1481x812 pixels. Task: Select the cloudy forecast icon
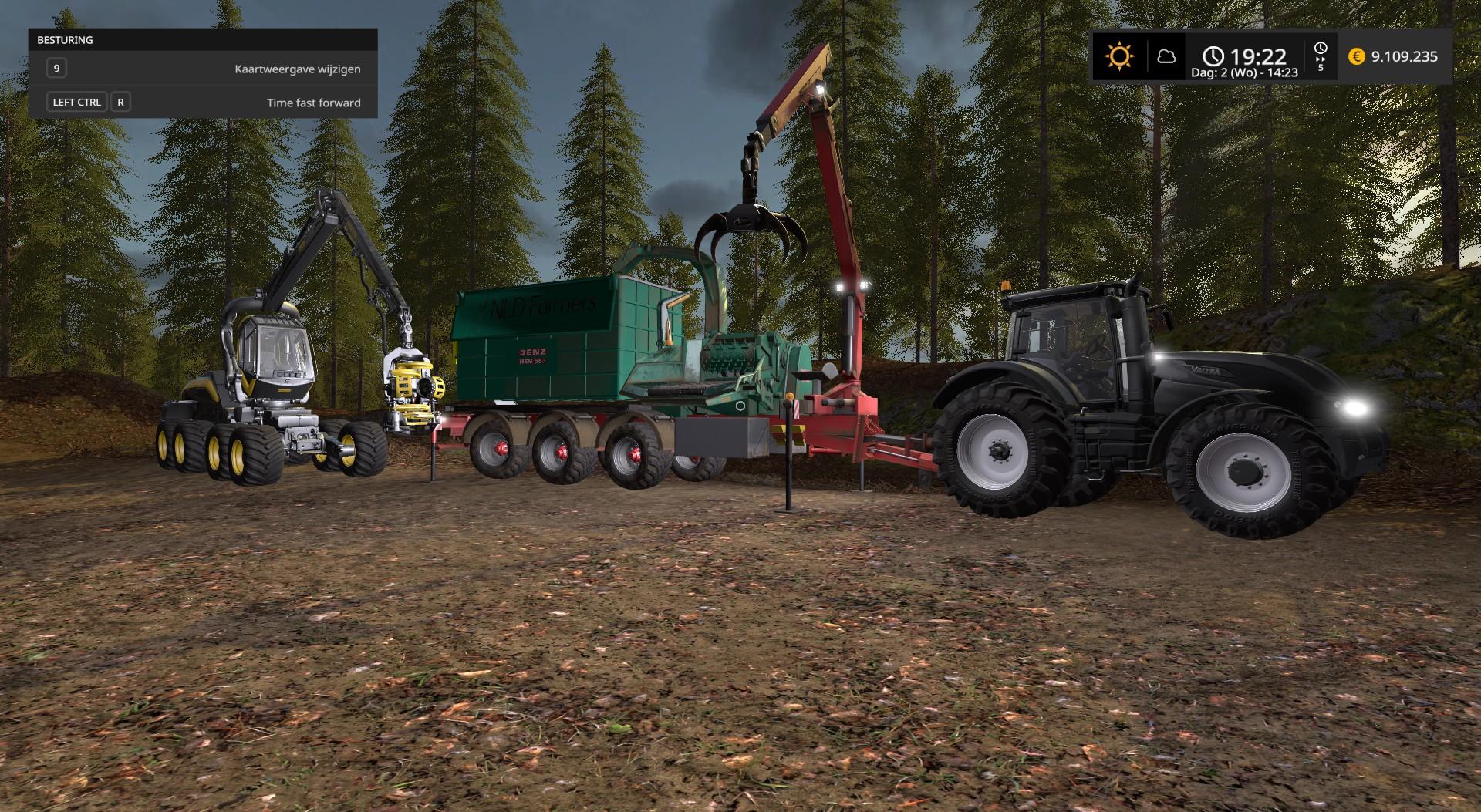[1166, 56]
